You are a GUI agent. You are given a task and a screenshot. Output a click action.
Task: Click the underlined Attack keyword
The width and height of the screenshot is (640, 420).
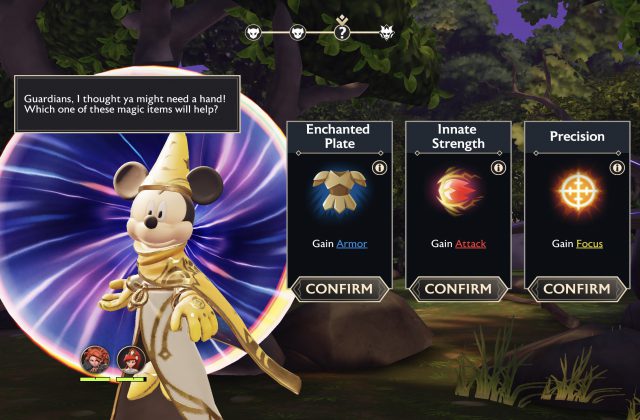pos(470,243)
